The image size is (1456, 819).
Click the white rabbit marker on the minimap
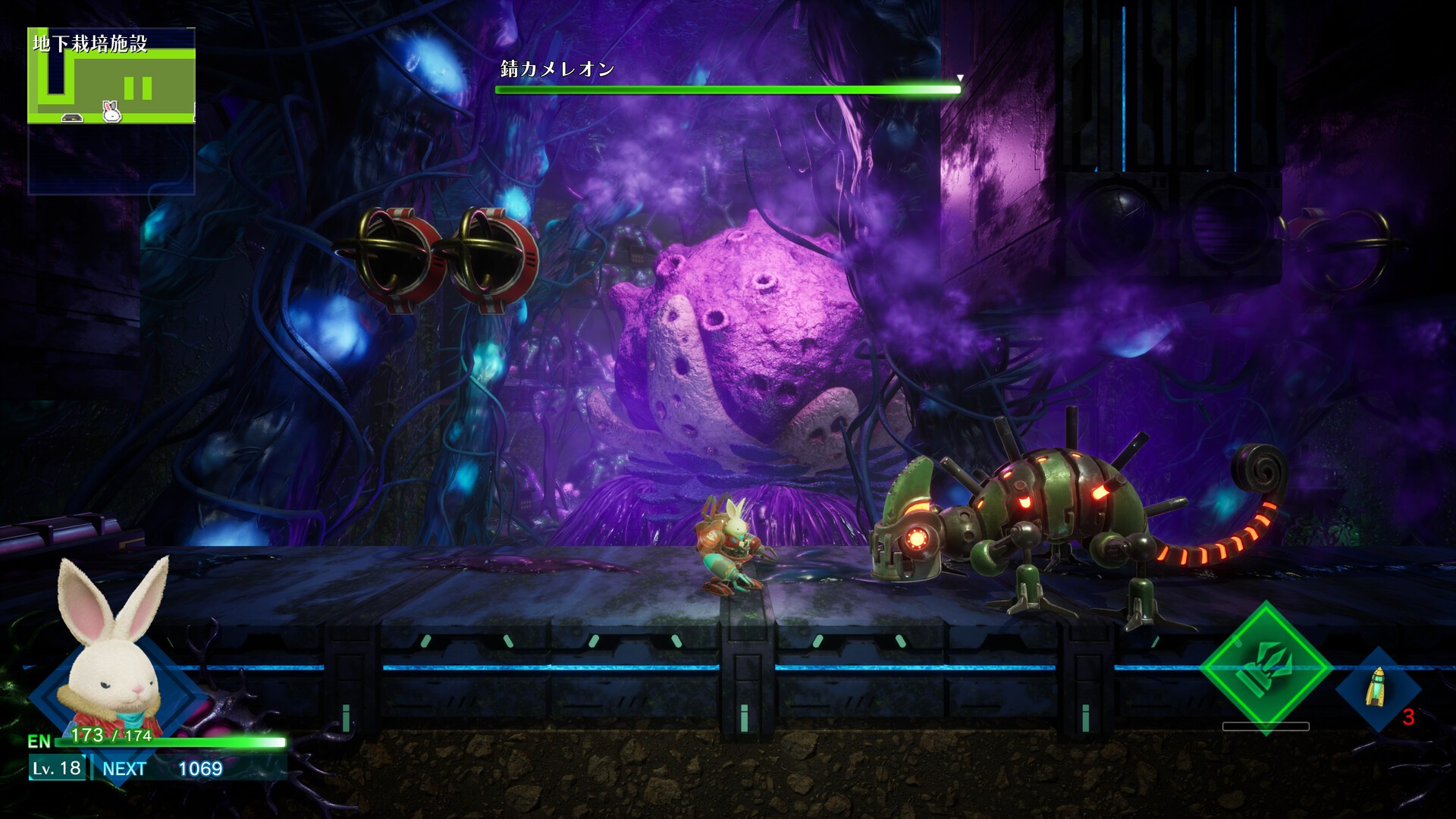click(111, 111)
